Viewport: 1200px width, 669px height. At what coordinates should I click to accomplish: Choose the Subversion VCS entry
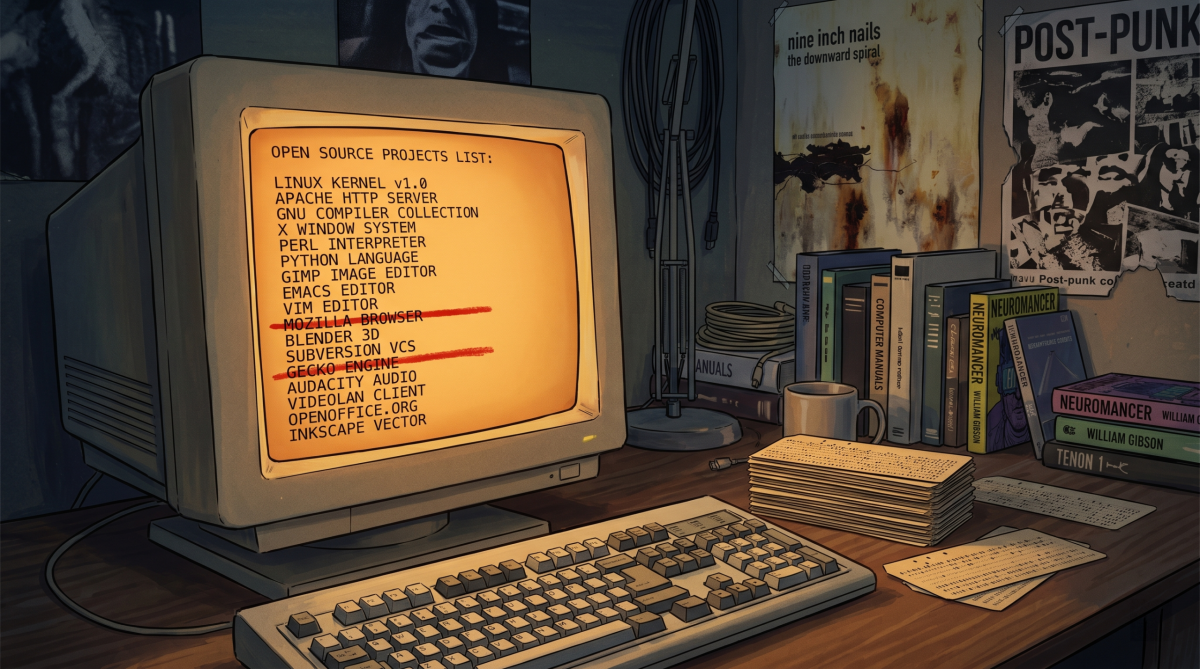(x=350, y=352)
